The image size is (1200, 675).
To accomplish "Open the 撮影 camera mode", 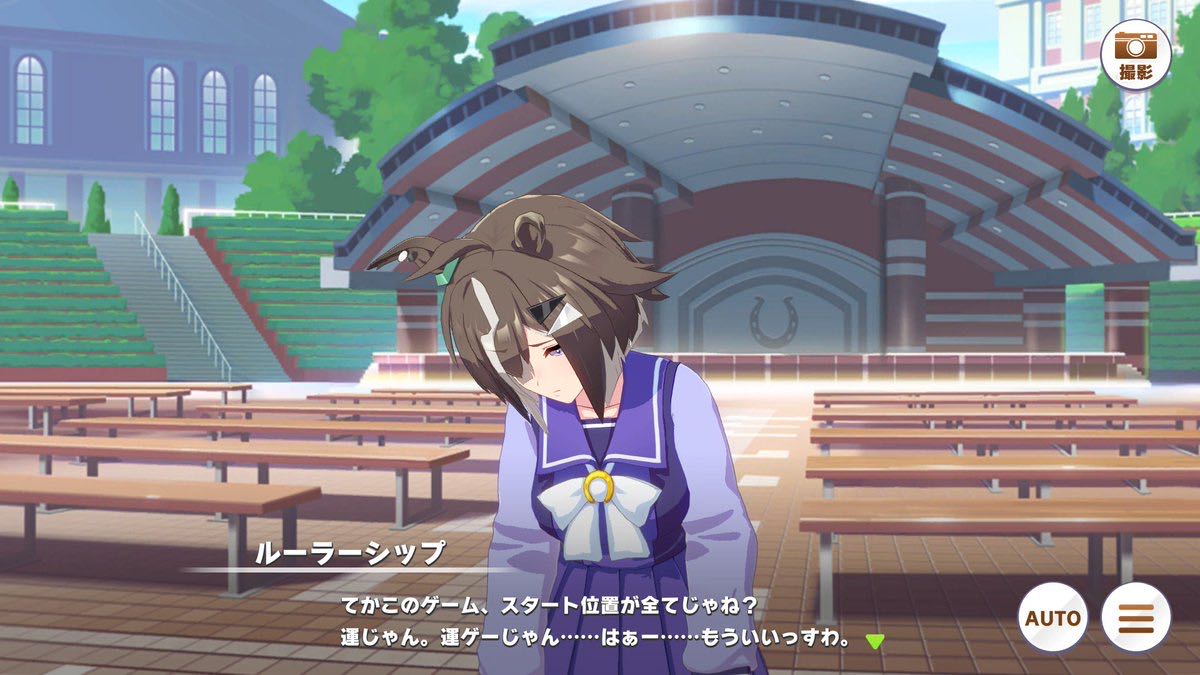I will click(x=1135, y=55).
